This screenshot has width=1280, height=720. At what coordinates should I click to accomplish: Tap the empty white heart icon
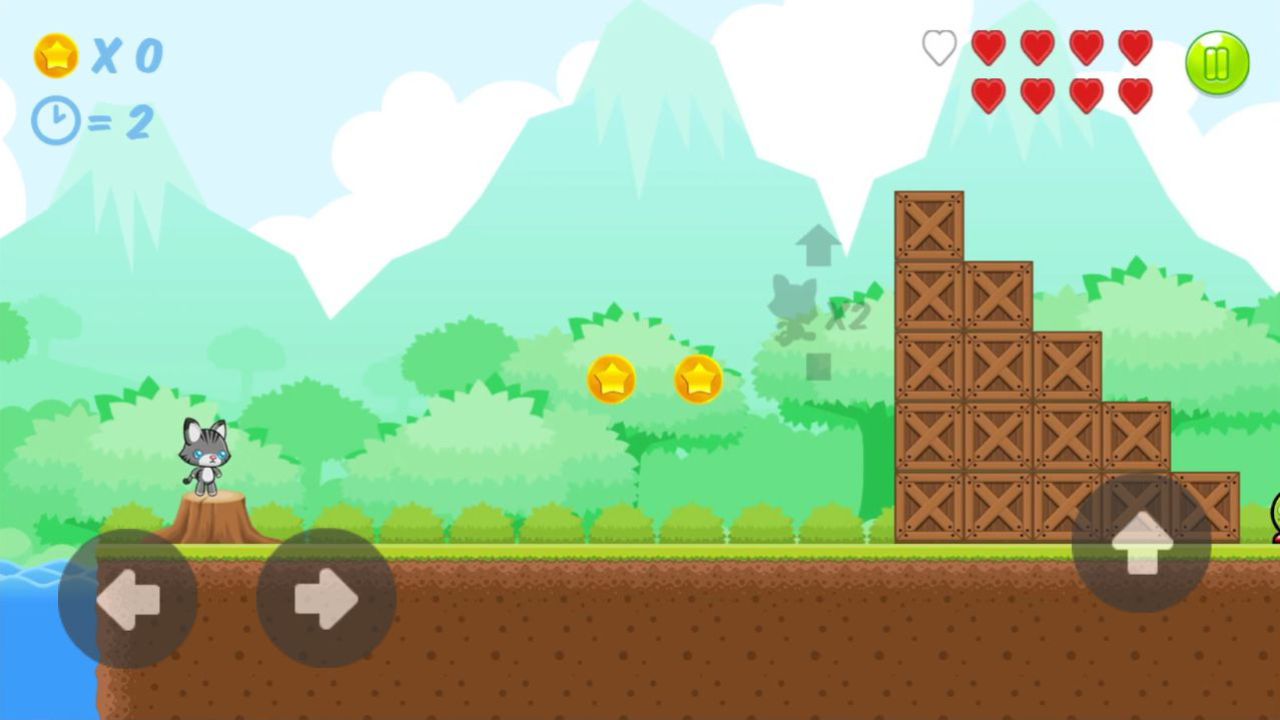coord(938,48)
